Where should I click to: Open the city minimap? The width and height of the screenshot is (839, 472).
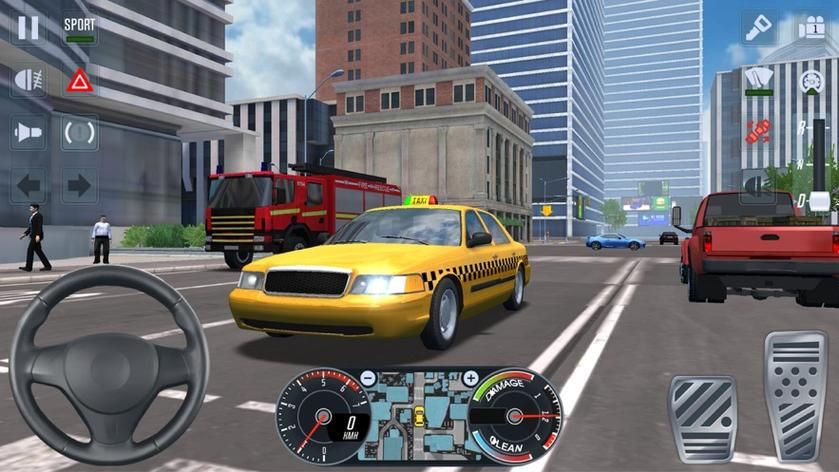pyautogui.click(x=419, y=413)
